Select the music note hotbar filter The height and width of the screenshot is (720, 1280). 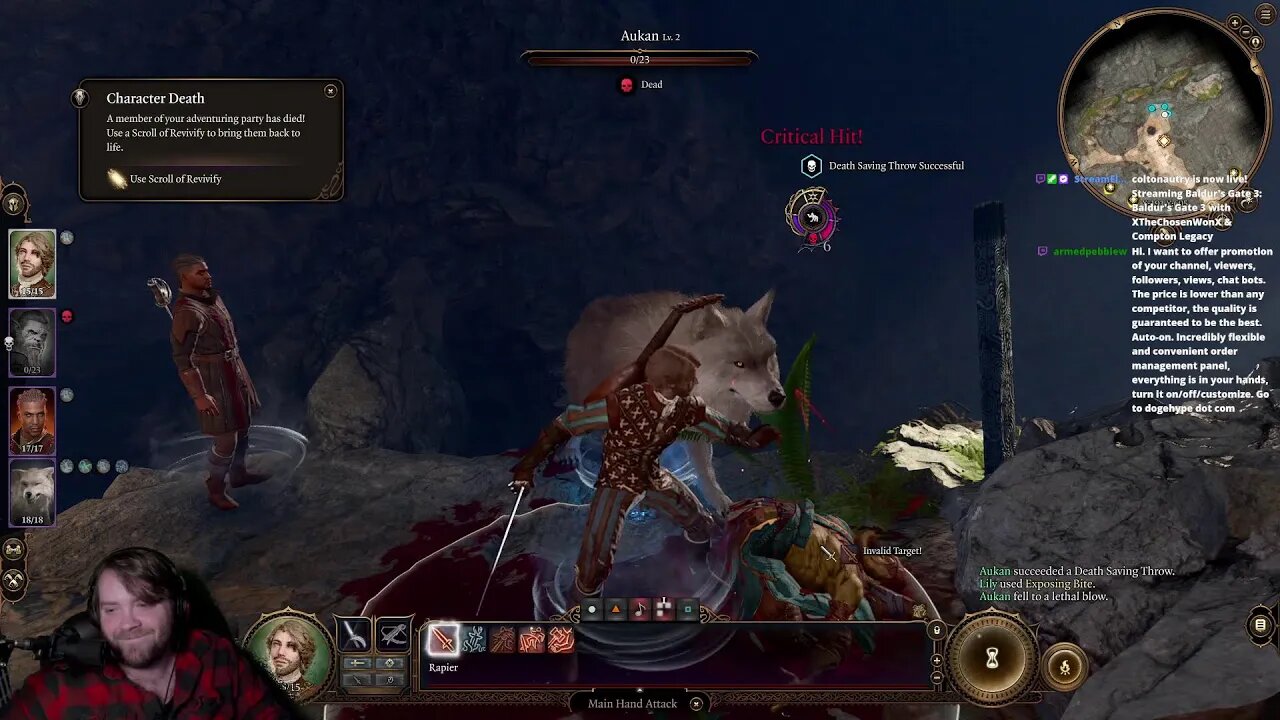click(640, 609)
